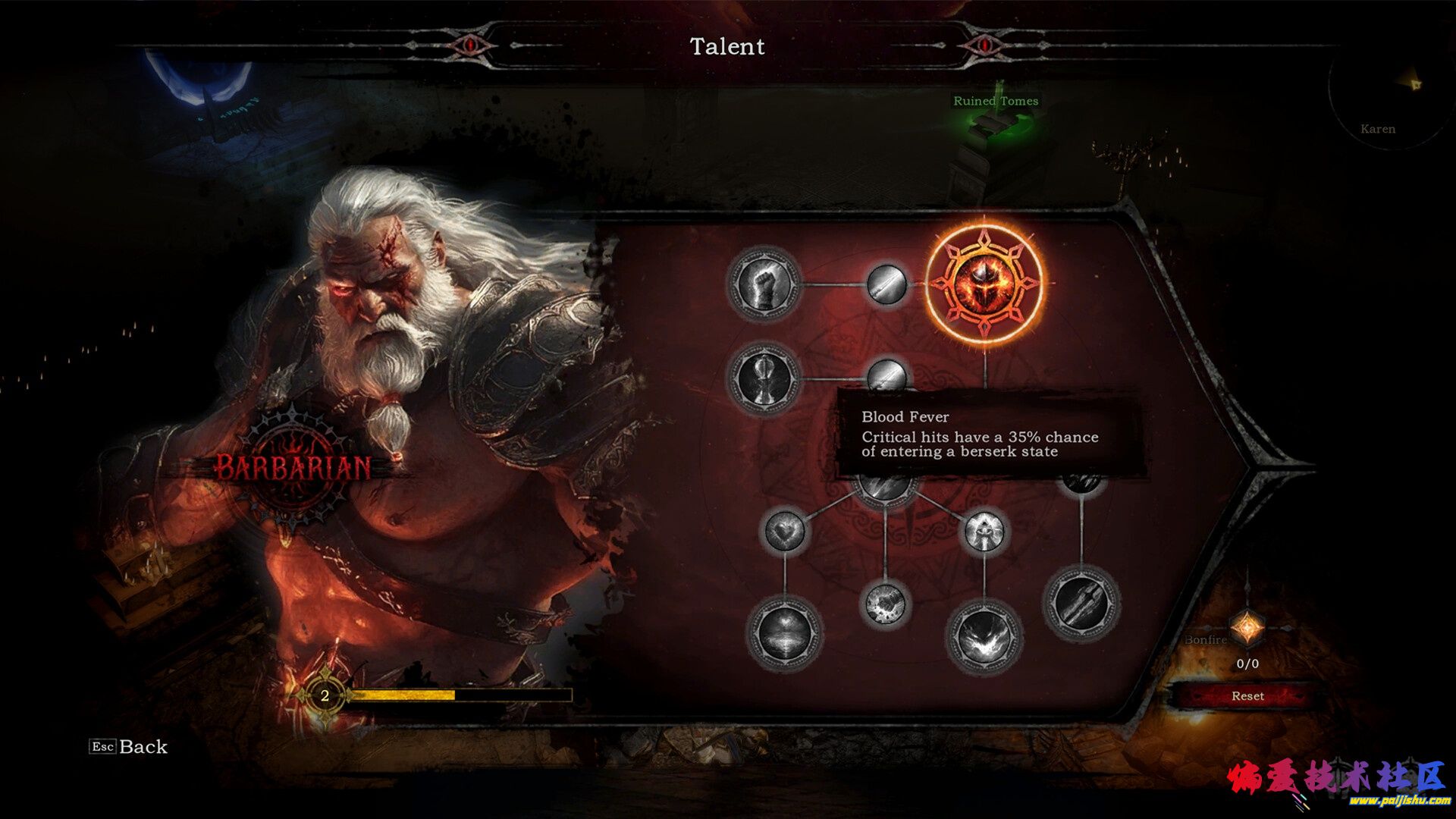Screen dimensions: 1456x819
Task: Choose the punching fist impact talent
Action: tap(885, 604)
